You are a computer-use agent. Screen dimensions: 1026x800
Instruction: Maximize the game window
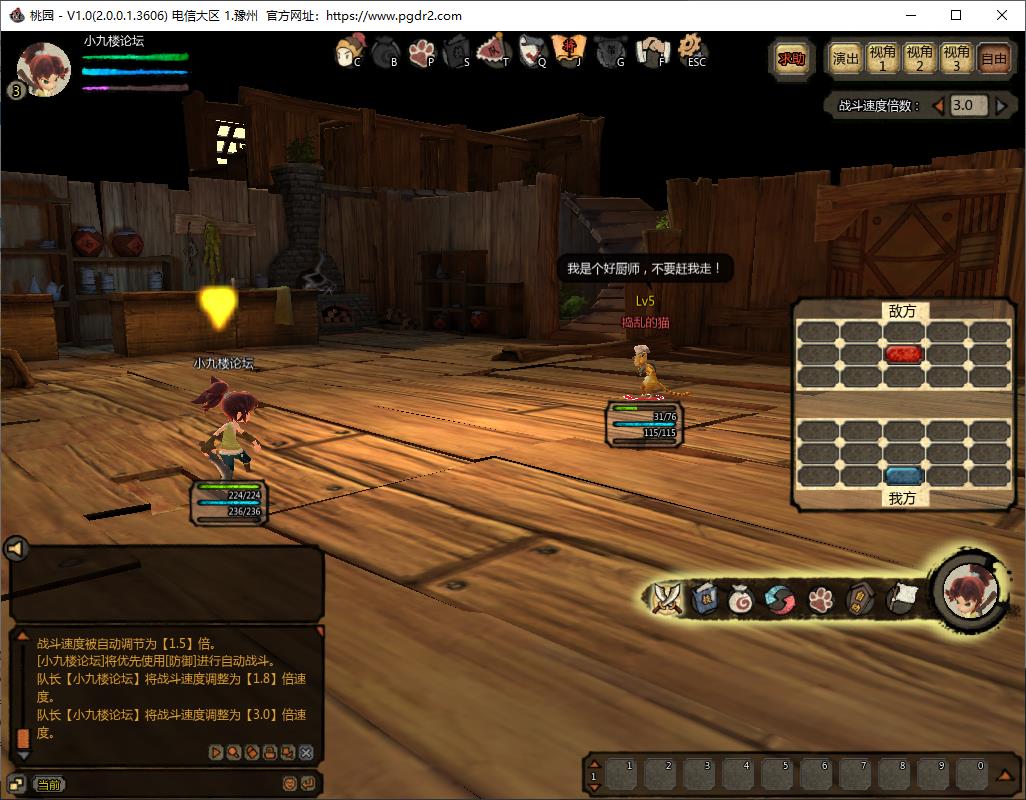pos(956,15)
